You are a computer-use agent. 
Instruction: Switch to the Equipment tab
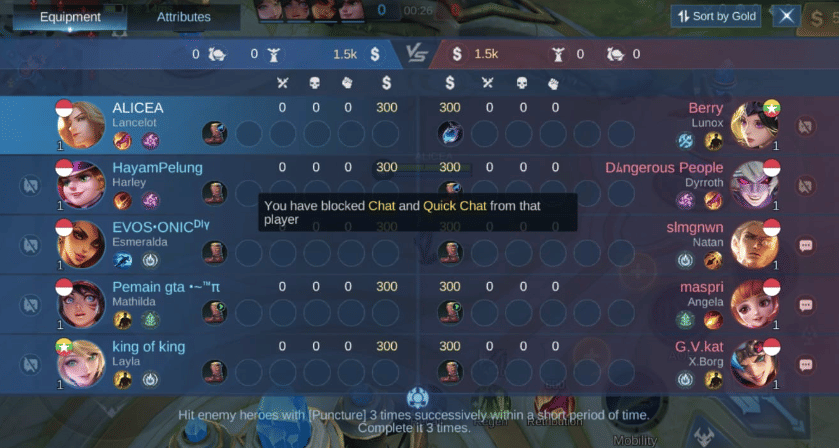point(70,16)
